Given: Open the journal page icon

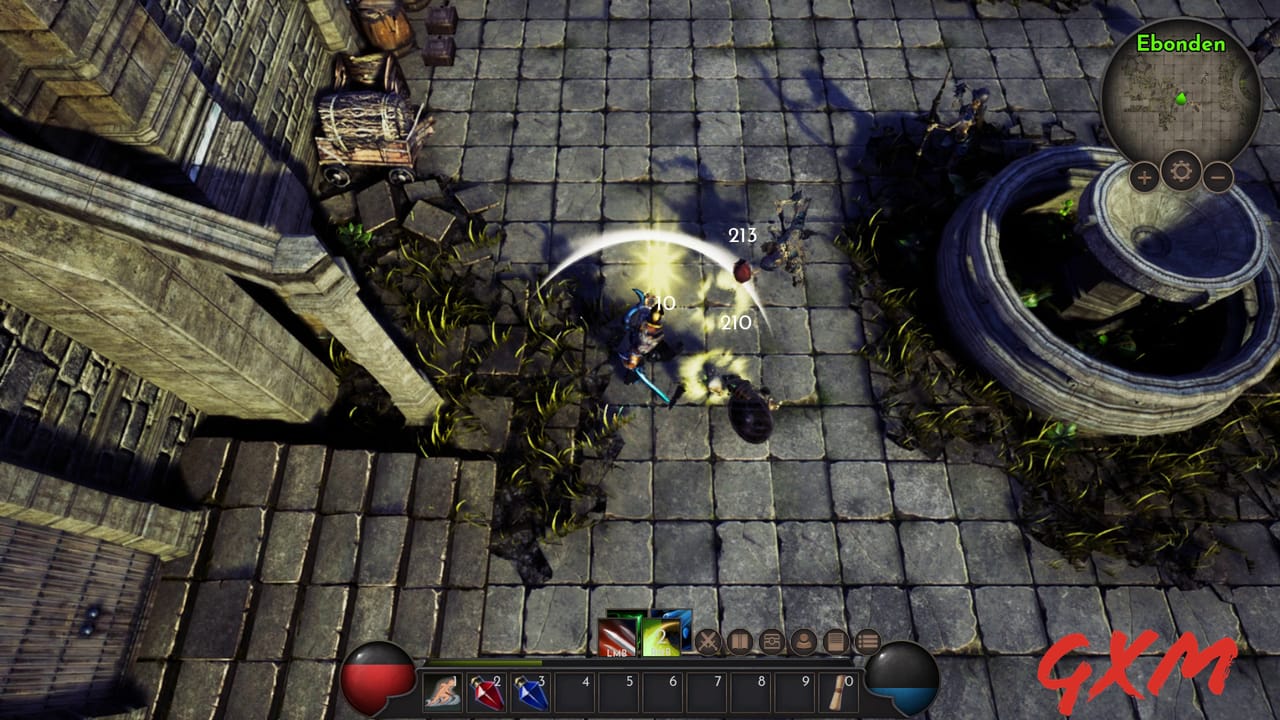Looking at the screenshot, I should point(834,641).
